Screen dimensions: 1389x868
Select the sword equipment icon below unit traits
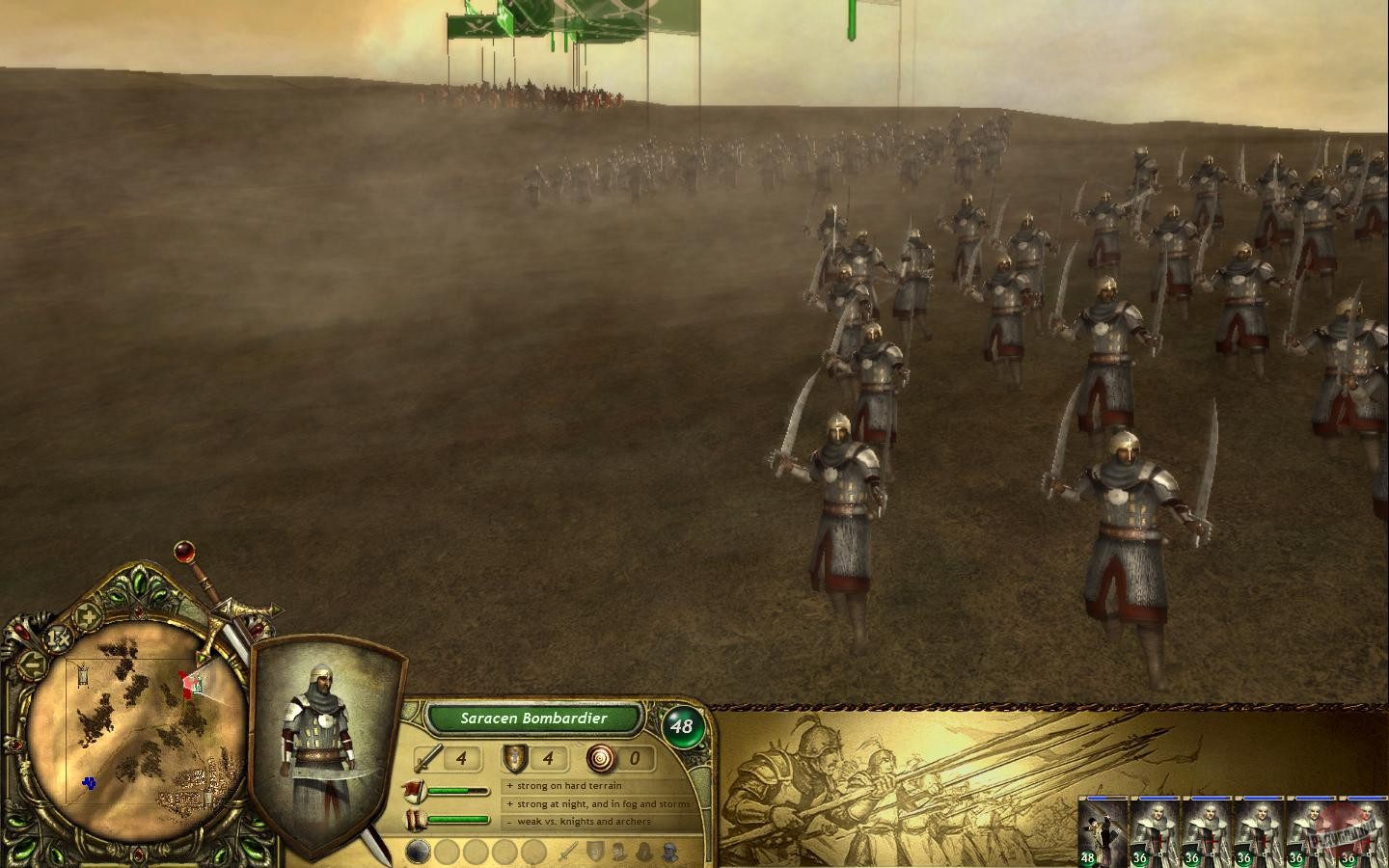pos(569,851)
